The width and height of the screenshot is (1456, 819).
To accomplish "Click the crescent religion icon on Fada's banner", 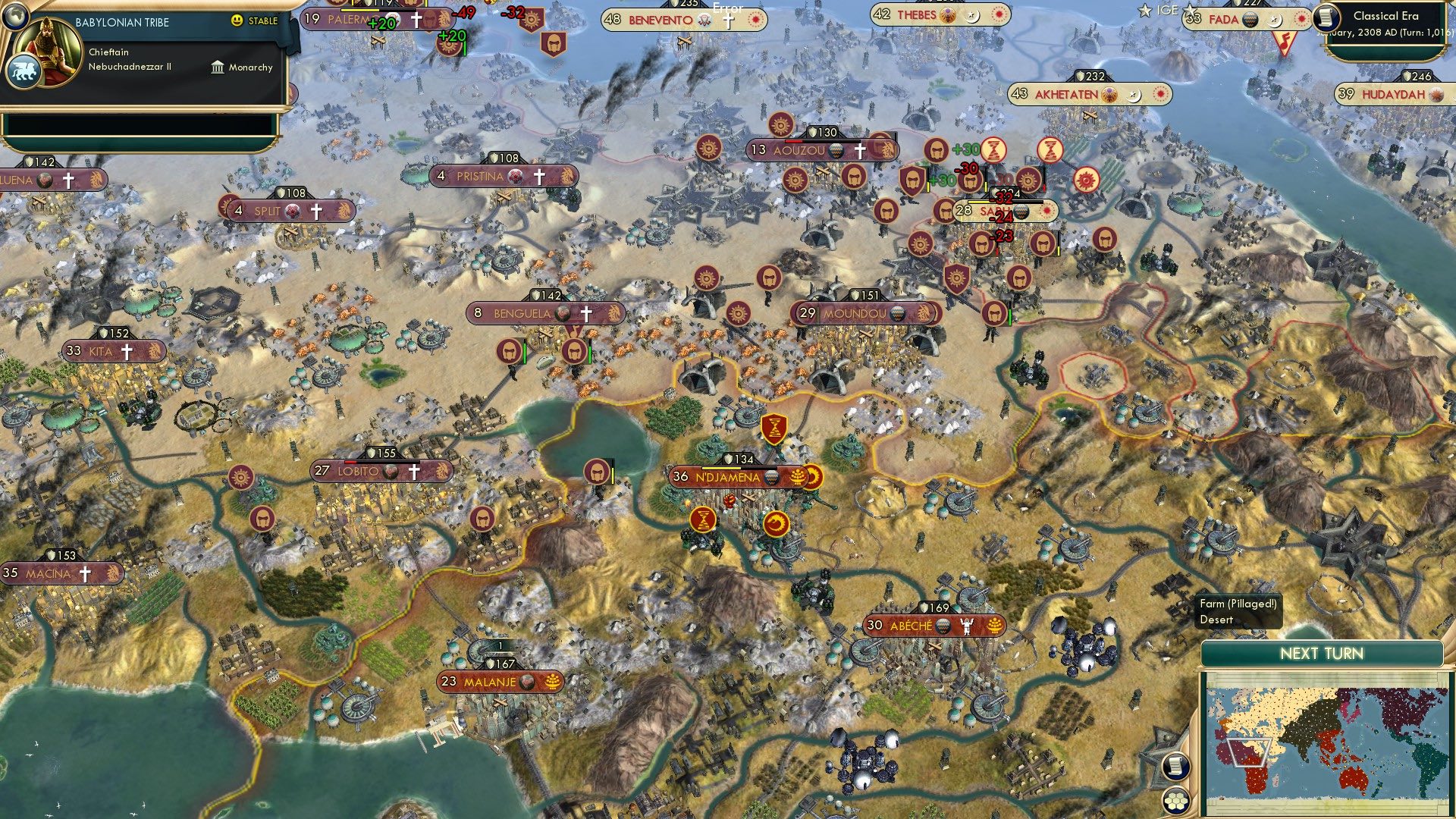I will (1276, 19).
